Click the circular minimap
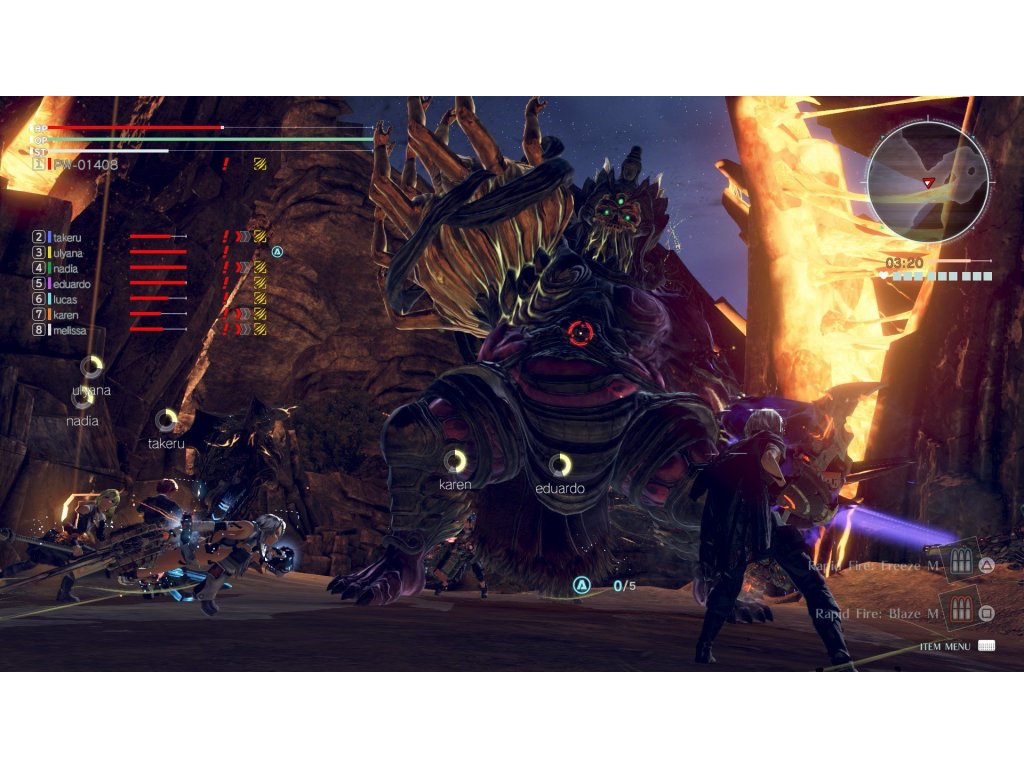 (x=927, y=182)
